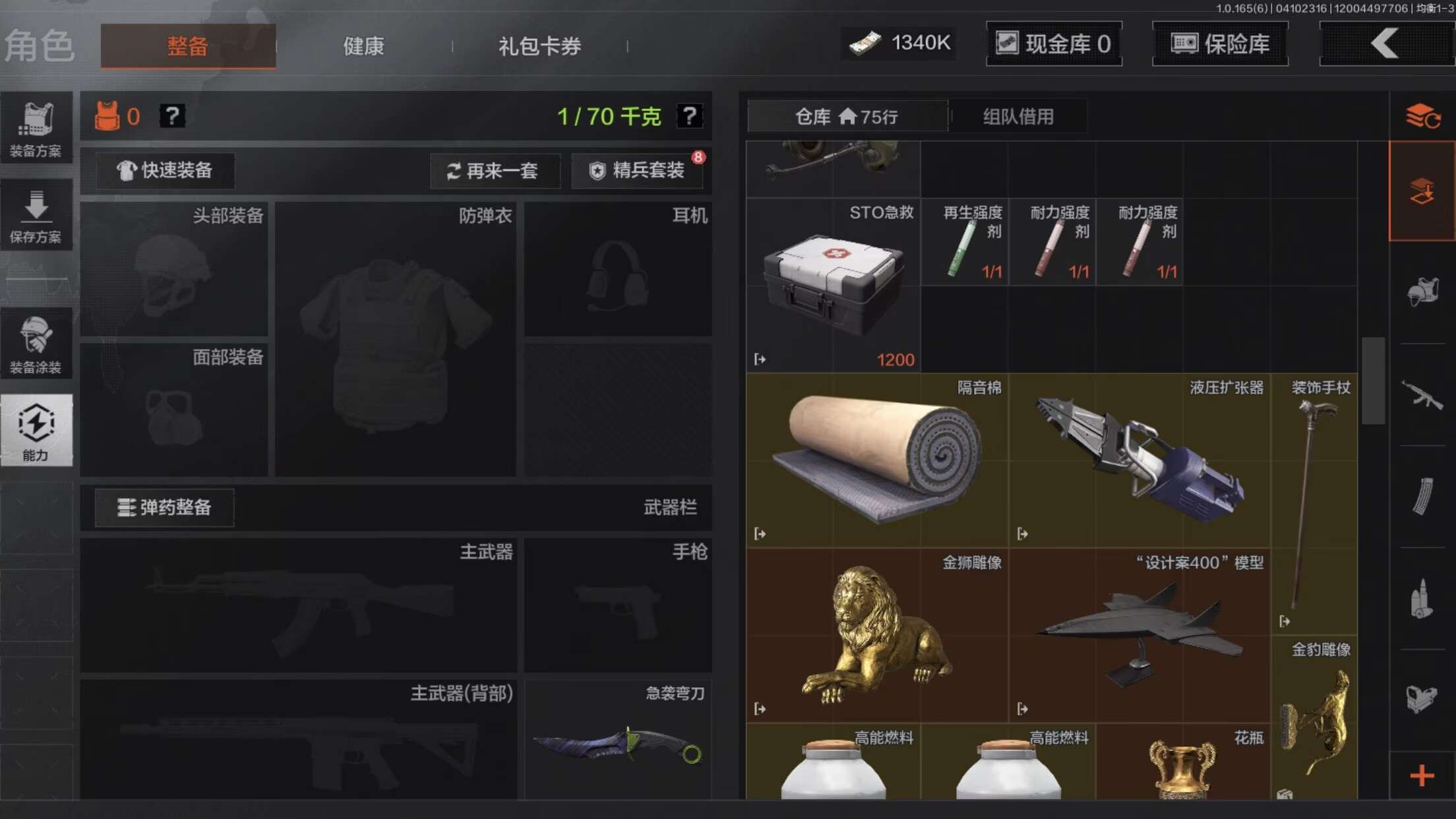Click the back arrow at top right
The width and height of the screenshot is (1456, 819).
click(x=1385, y=44)
